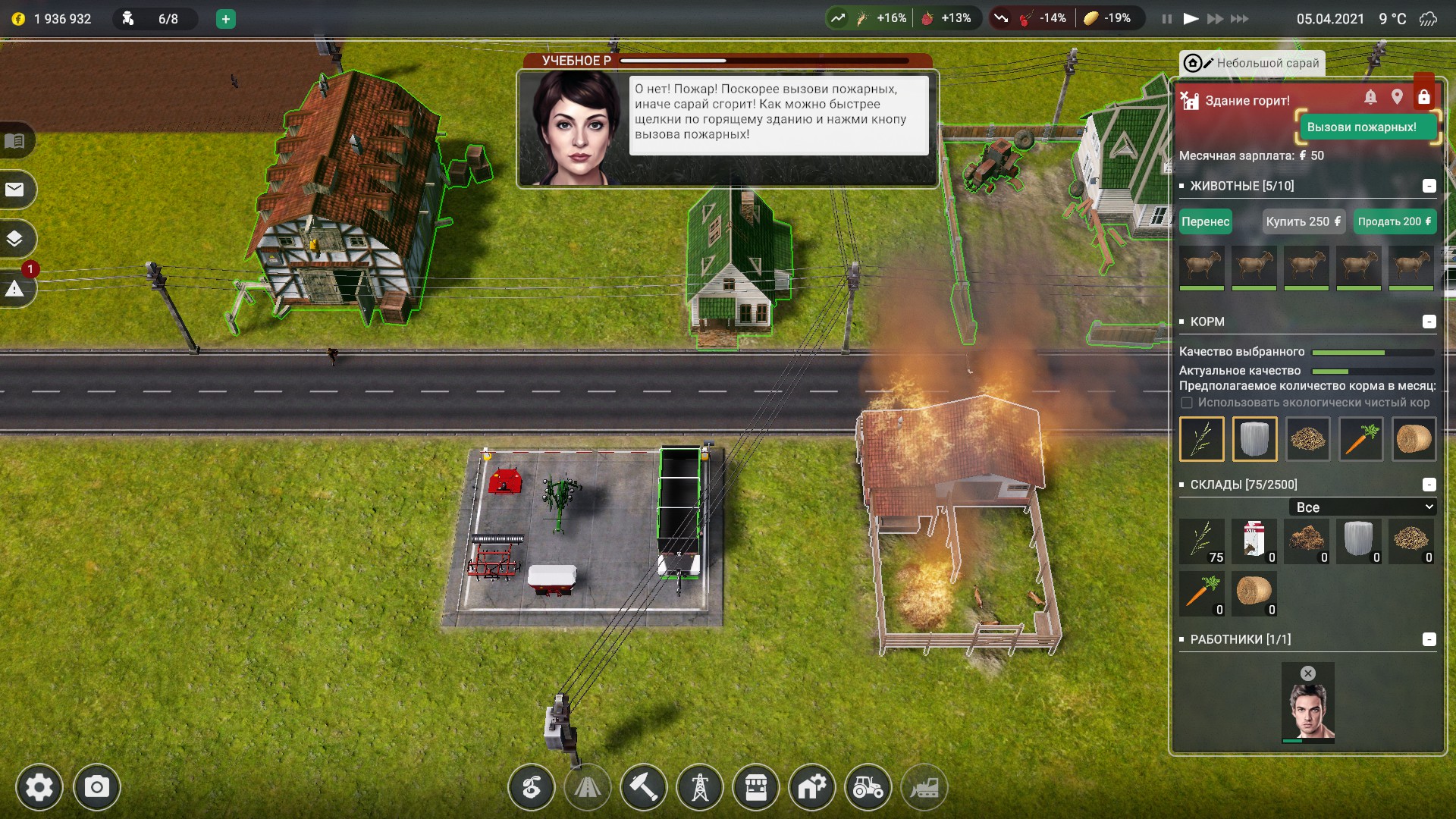Sell an animal for 200
Screen dimensions: 1456x819
[1394, 221]
